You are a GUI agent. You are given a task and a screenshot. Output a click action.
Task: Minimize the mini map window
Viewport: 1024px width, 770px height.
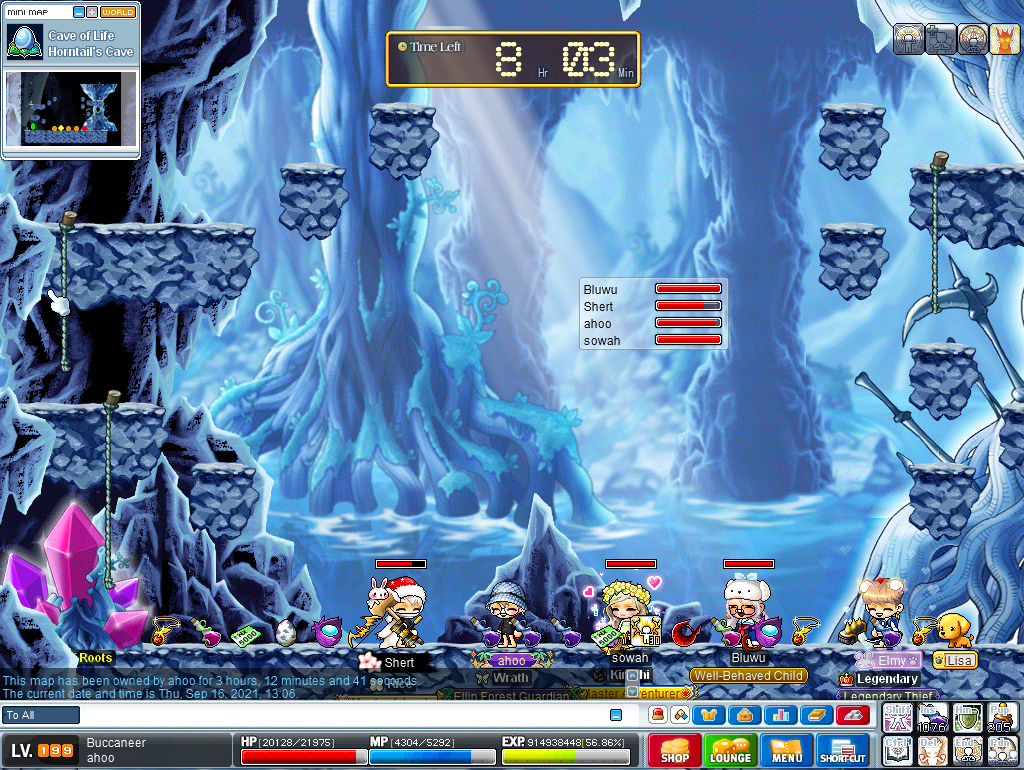click(x=79, y=13)
